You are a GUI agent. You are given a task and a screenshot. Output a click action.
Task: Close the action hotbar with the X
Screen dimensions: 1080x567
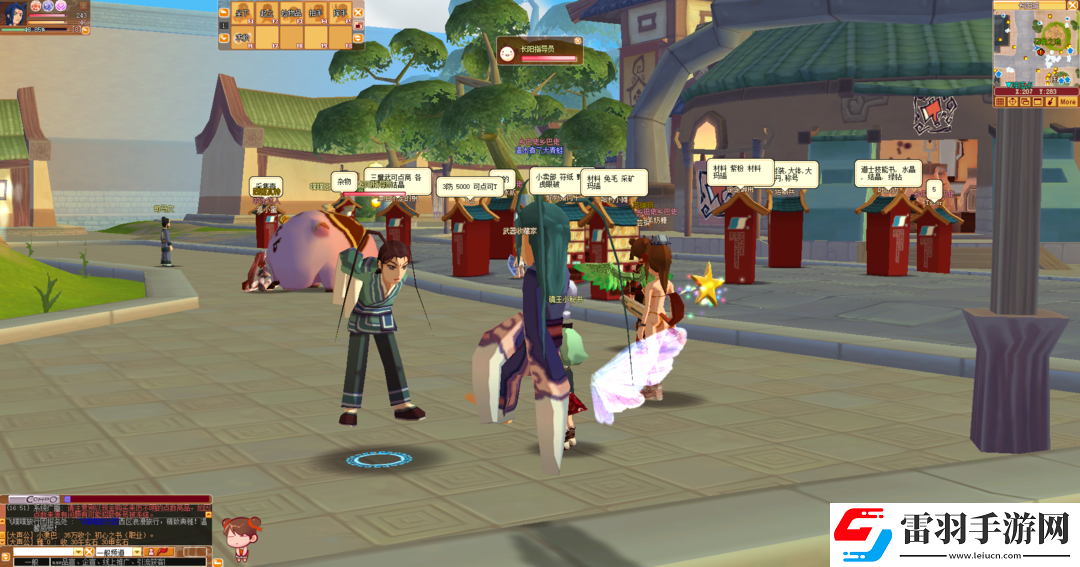tap(359, 13)
